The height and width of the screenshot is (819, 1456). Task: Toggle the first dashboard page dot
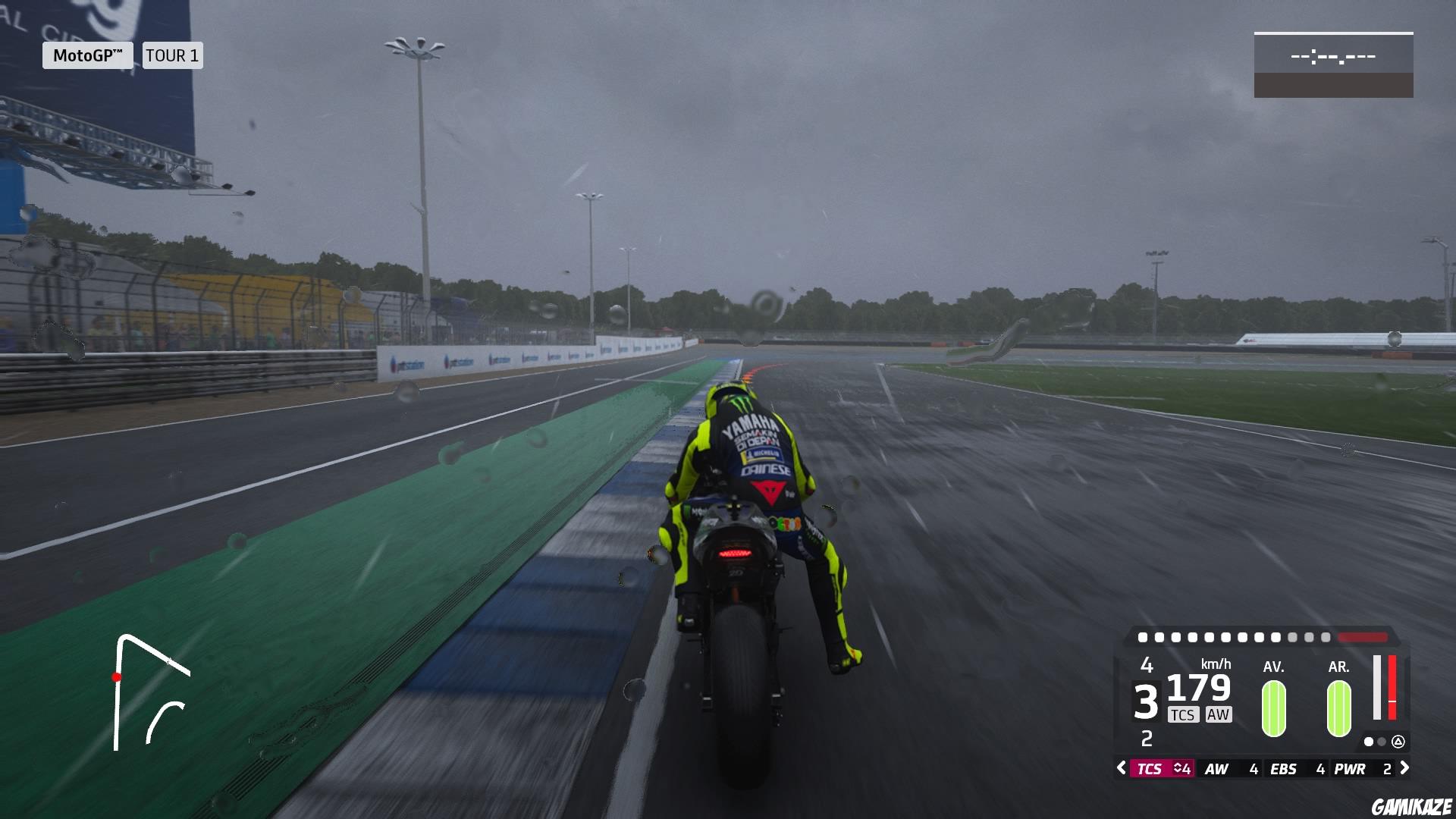pos(1370,741)
